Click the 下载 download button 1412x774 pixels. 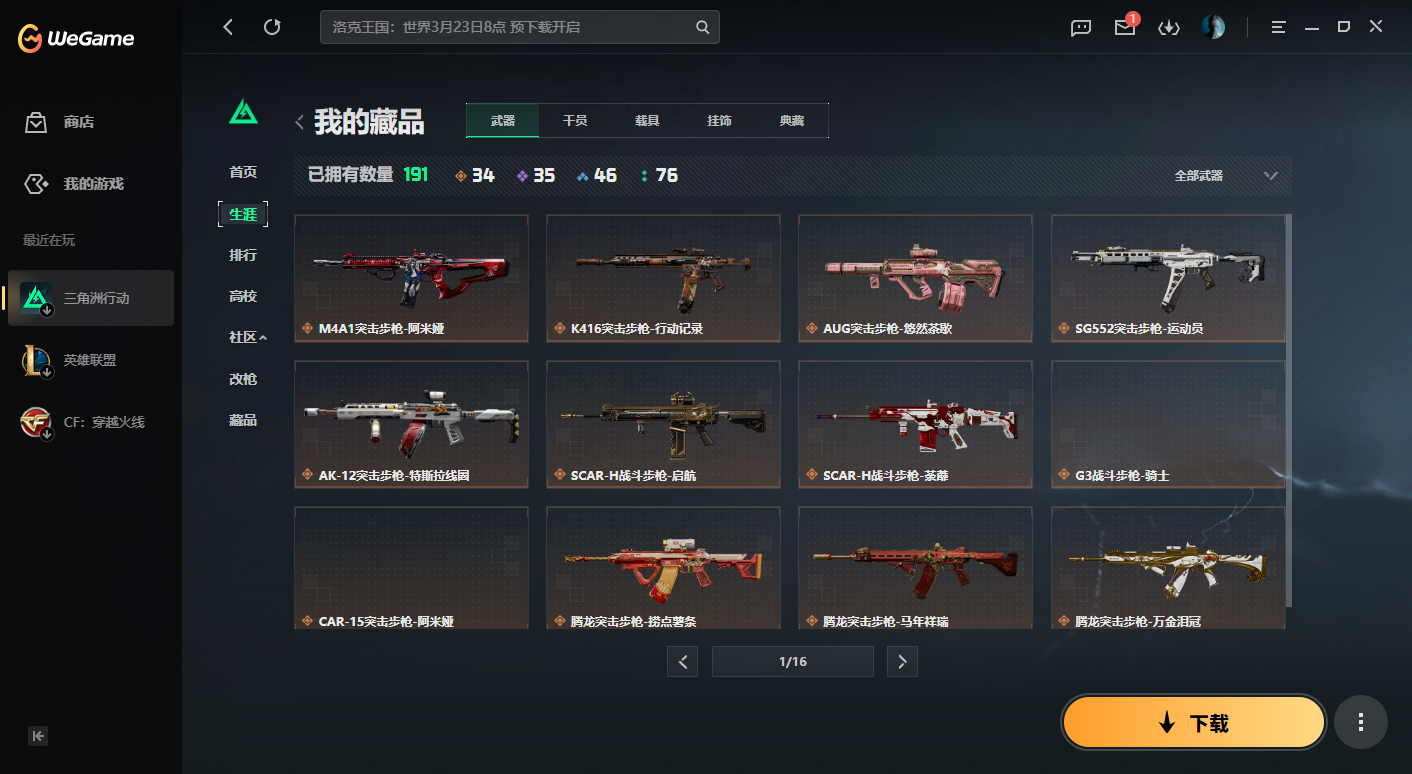pos(1193,721)
